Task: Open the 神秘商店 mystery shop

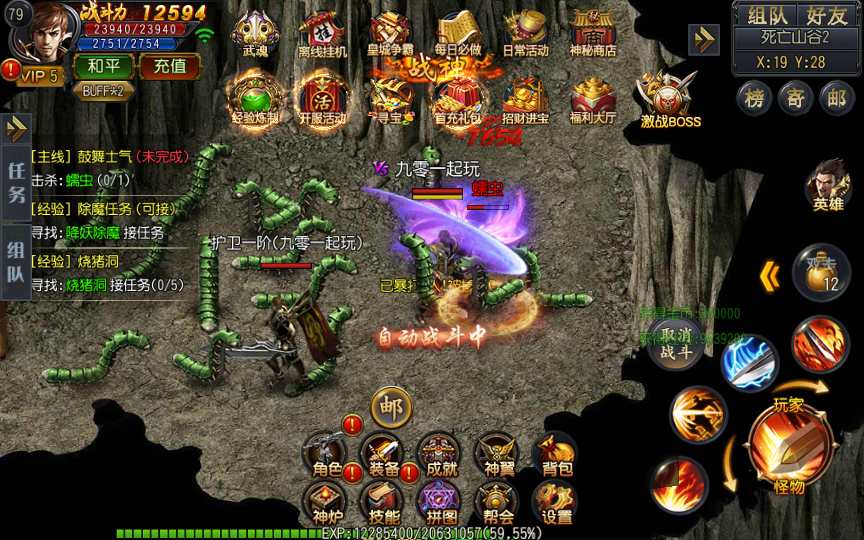Action: pyautogui.click(x=593, y=34)
